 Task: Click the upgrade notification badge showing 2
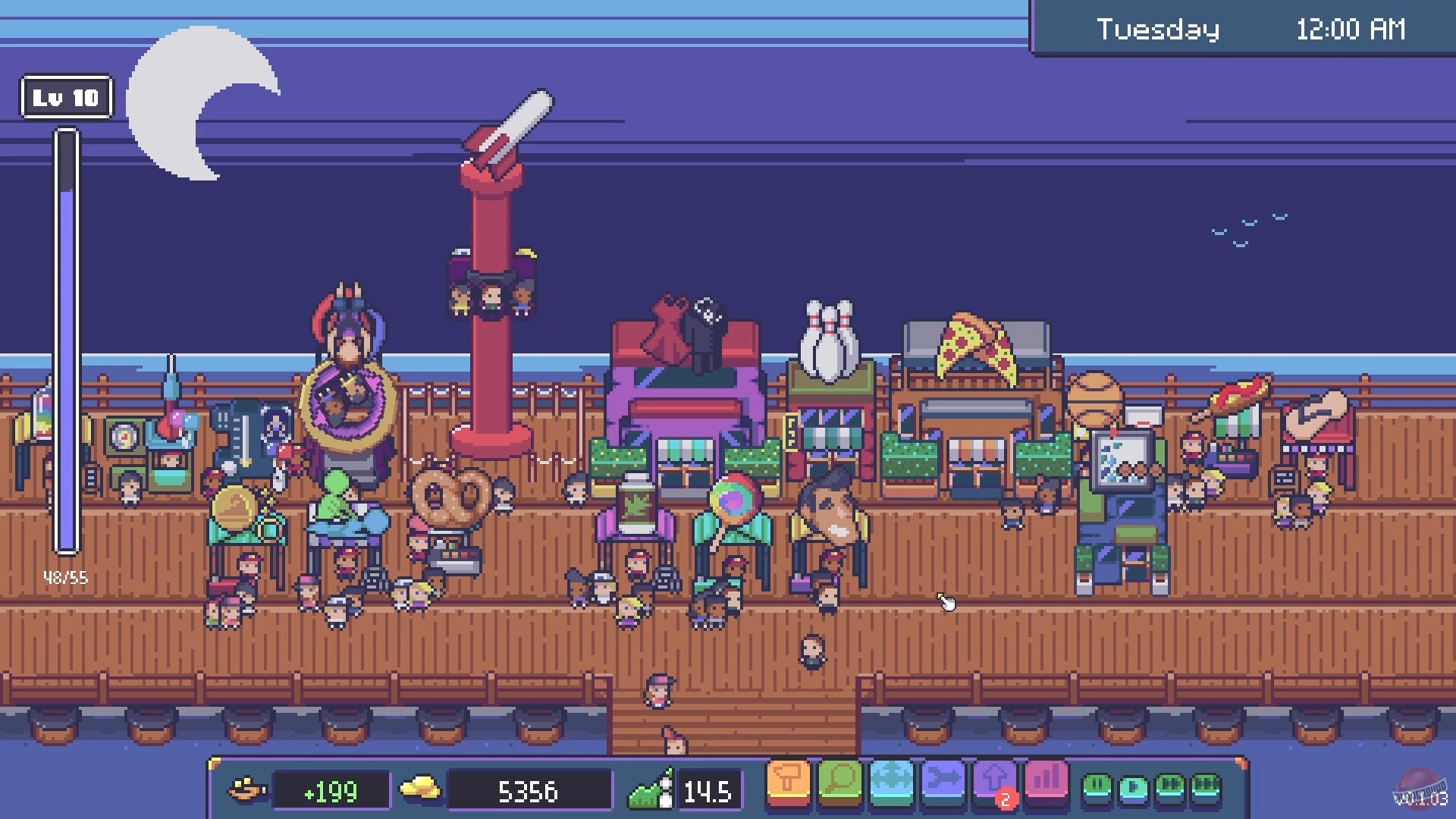tap(1006, 797)
